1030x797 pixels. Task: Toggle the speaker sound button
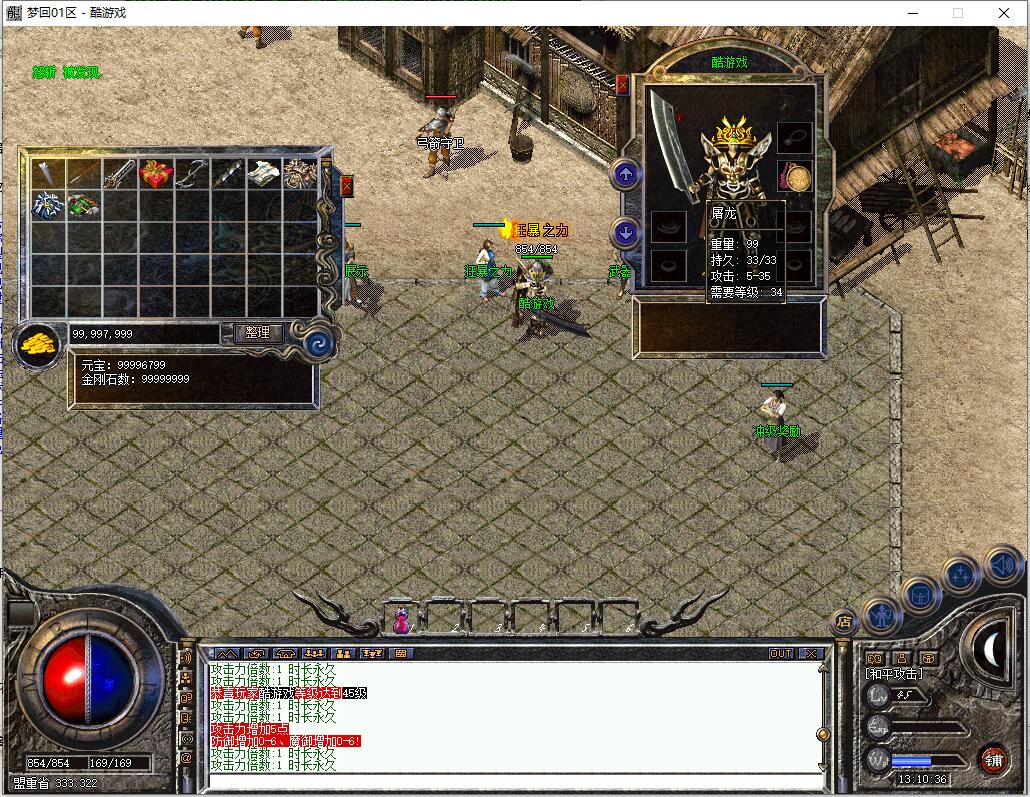[1002, 565]
